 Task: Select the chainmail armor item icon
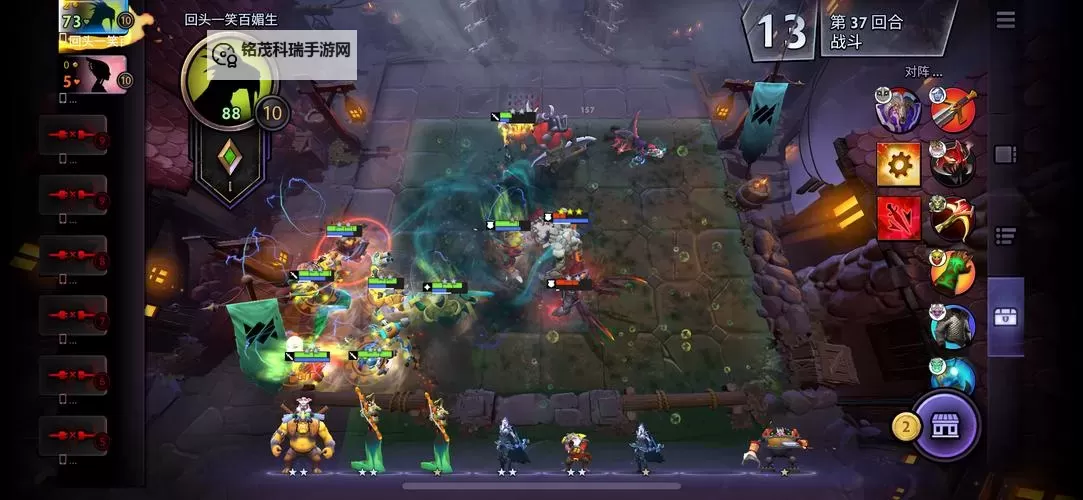(x=953, y=327)
